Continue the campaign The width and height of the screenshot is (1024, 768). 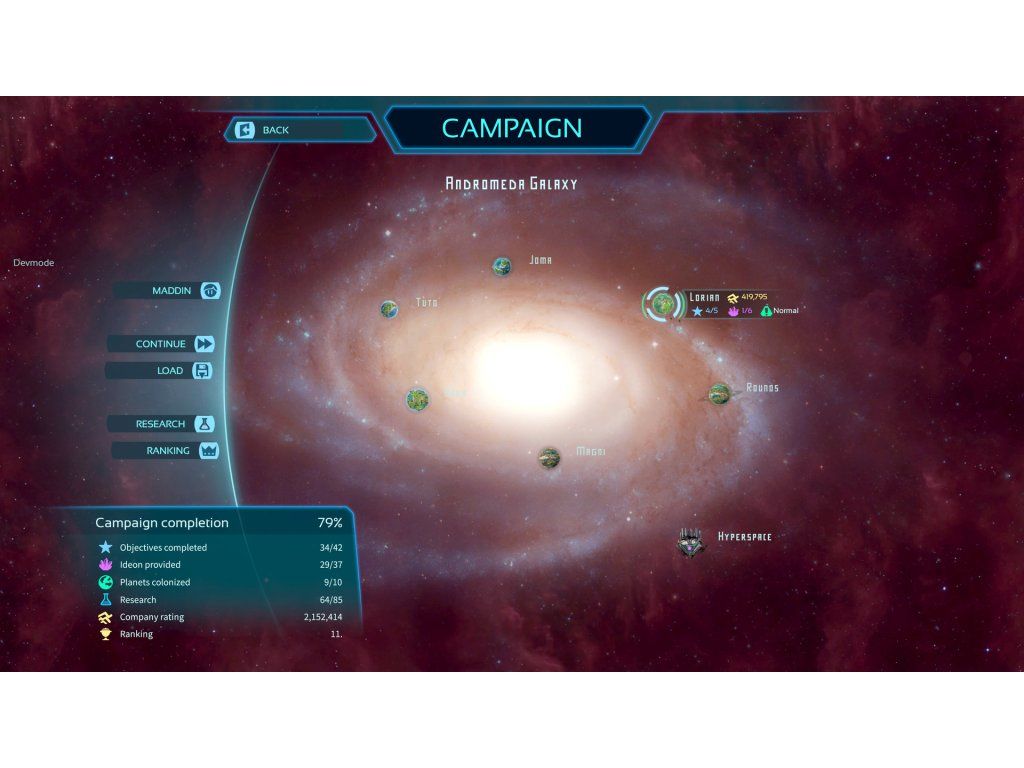point(162,344)
